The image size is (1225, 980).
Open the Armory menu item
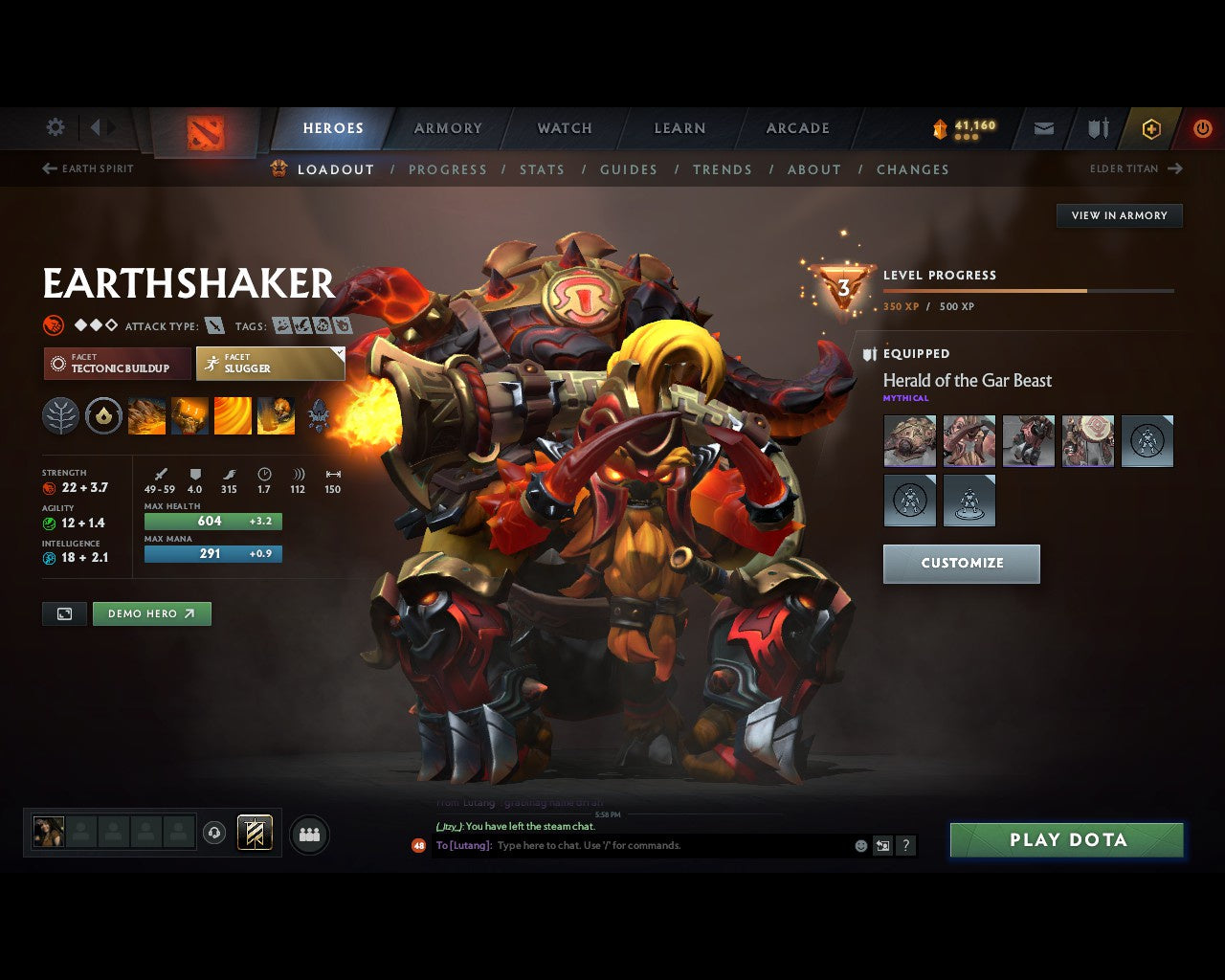point(447,128)
